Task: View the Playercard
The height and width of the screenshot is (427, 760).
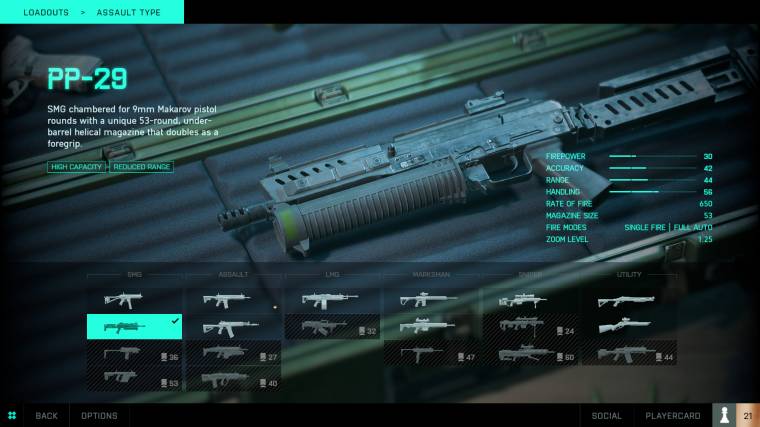Action: 671,415
